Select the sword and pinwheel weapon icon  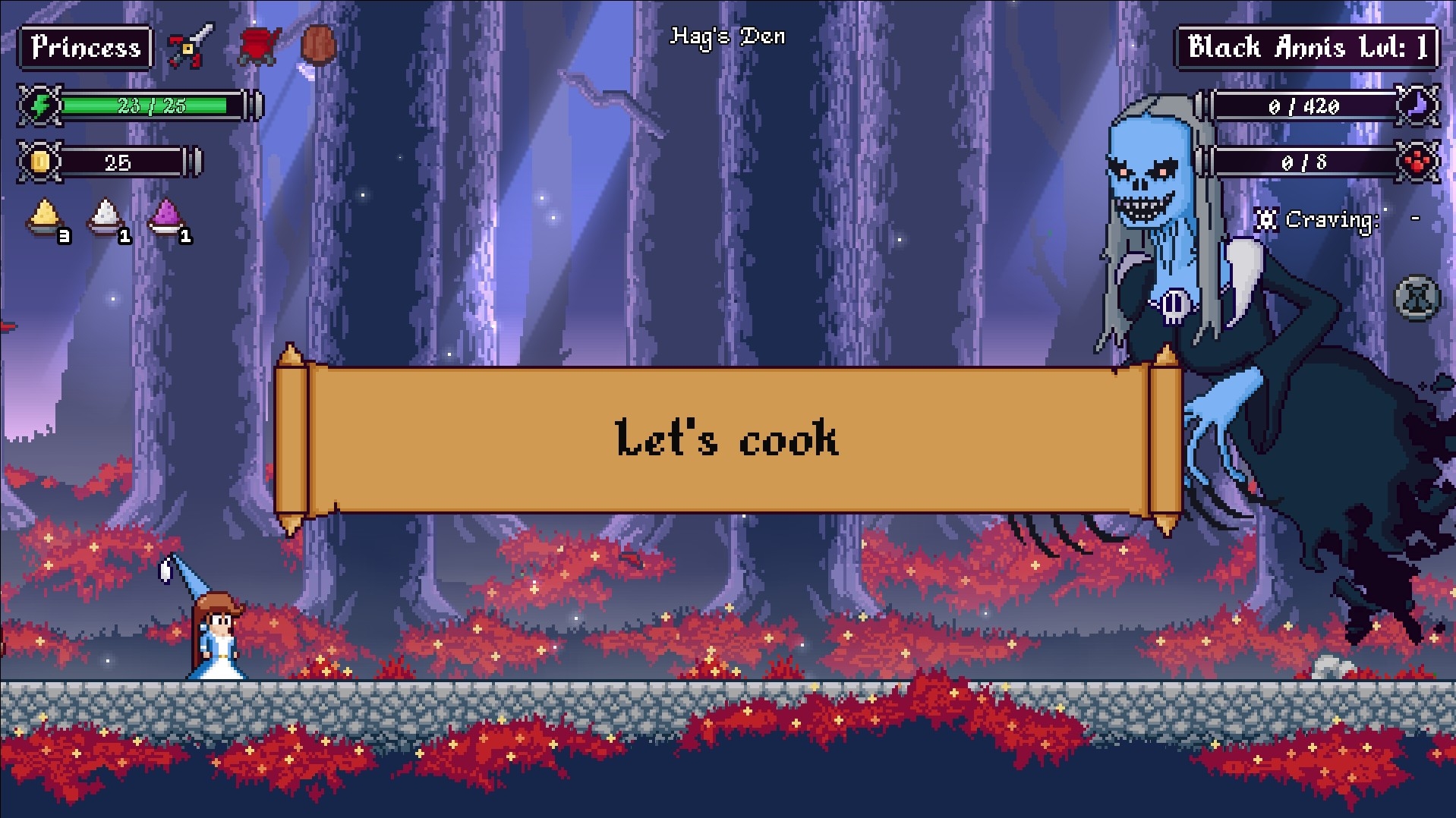pyautogui.click(x=191, y=46)
